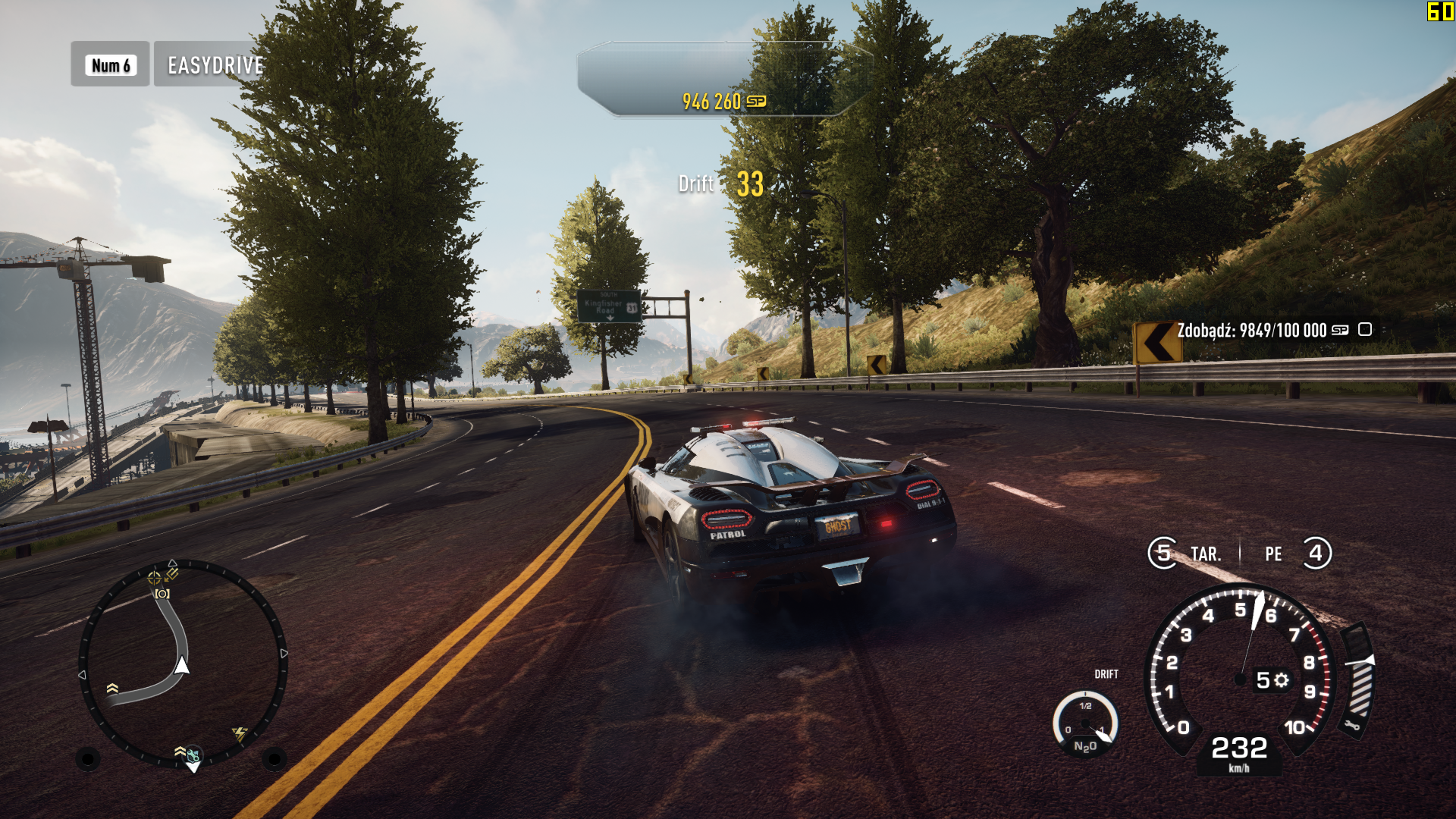Select the lightning bolt marker on minimap
This screenshot has width=1456, height=819.
point(240,733)
